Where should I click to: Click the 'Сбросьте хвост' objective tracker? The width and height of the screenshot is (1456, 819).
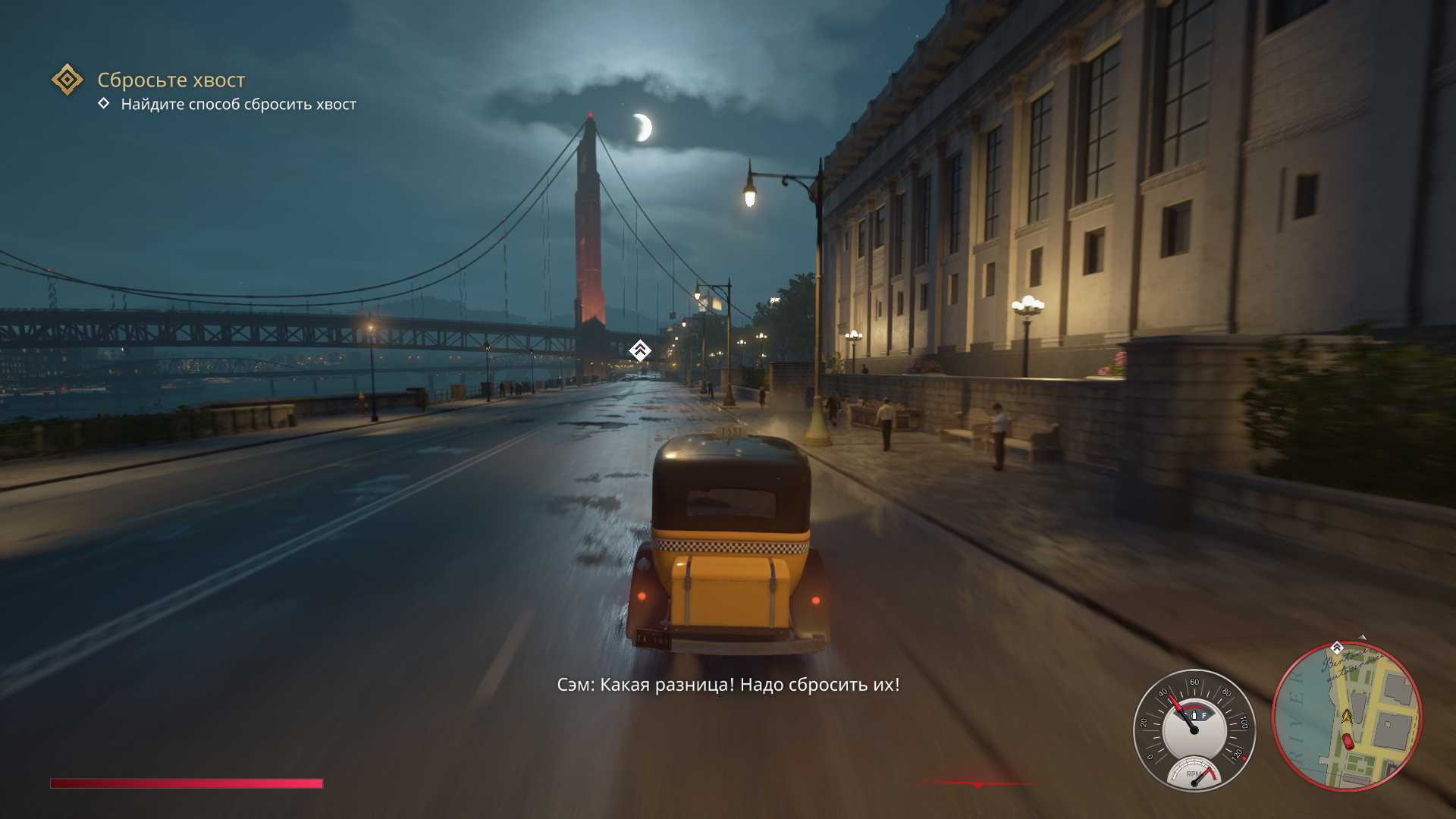pos(171,80)
